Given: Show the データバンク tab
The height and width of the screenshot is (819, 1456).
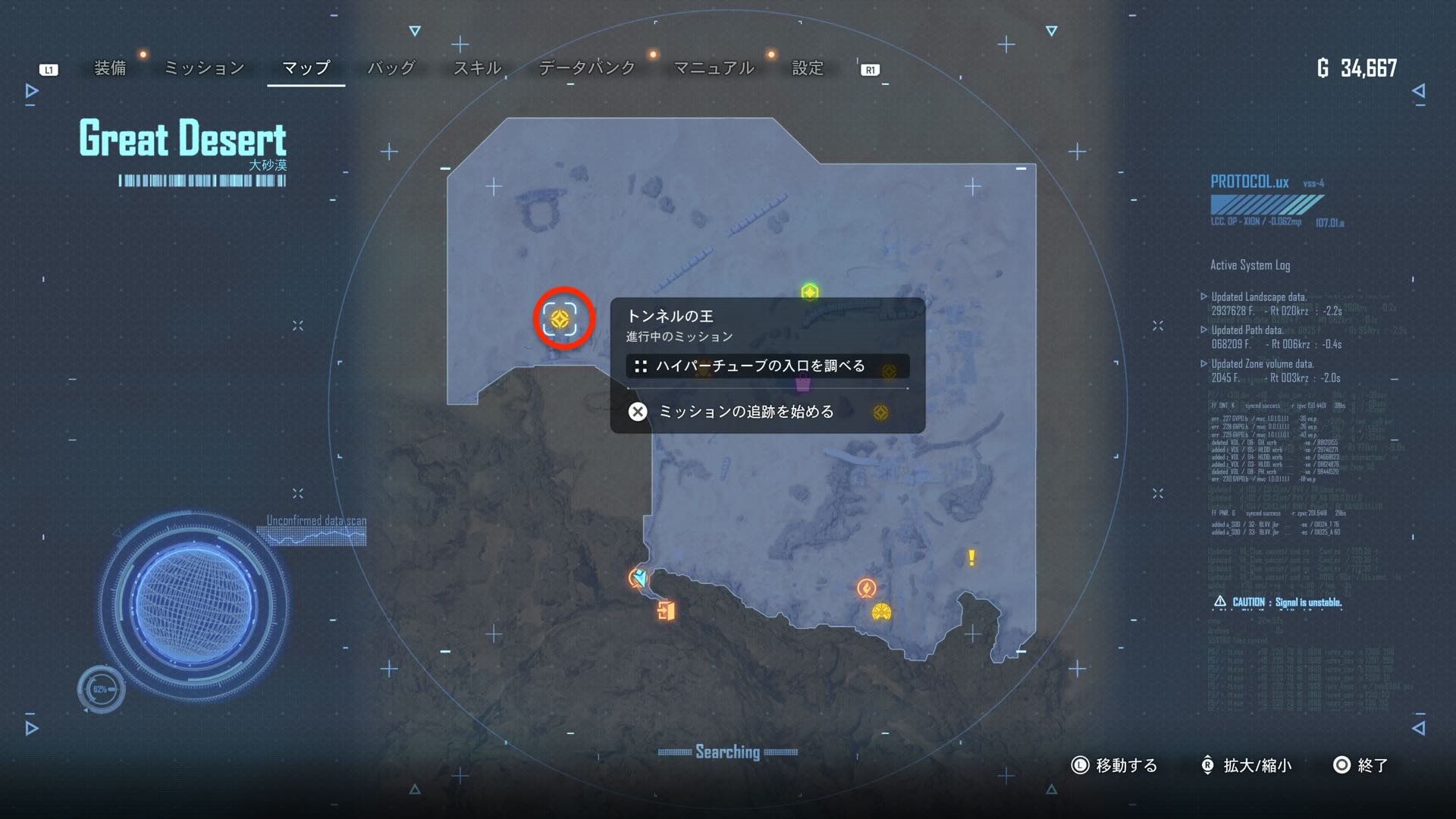Looking at the screenshot, I should coord(587,68).
